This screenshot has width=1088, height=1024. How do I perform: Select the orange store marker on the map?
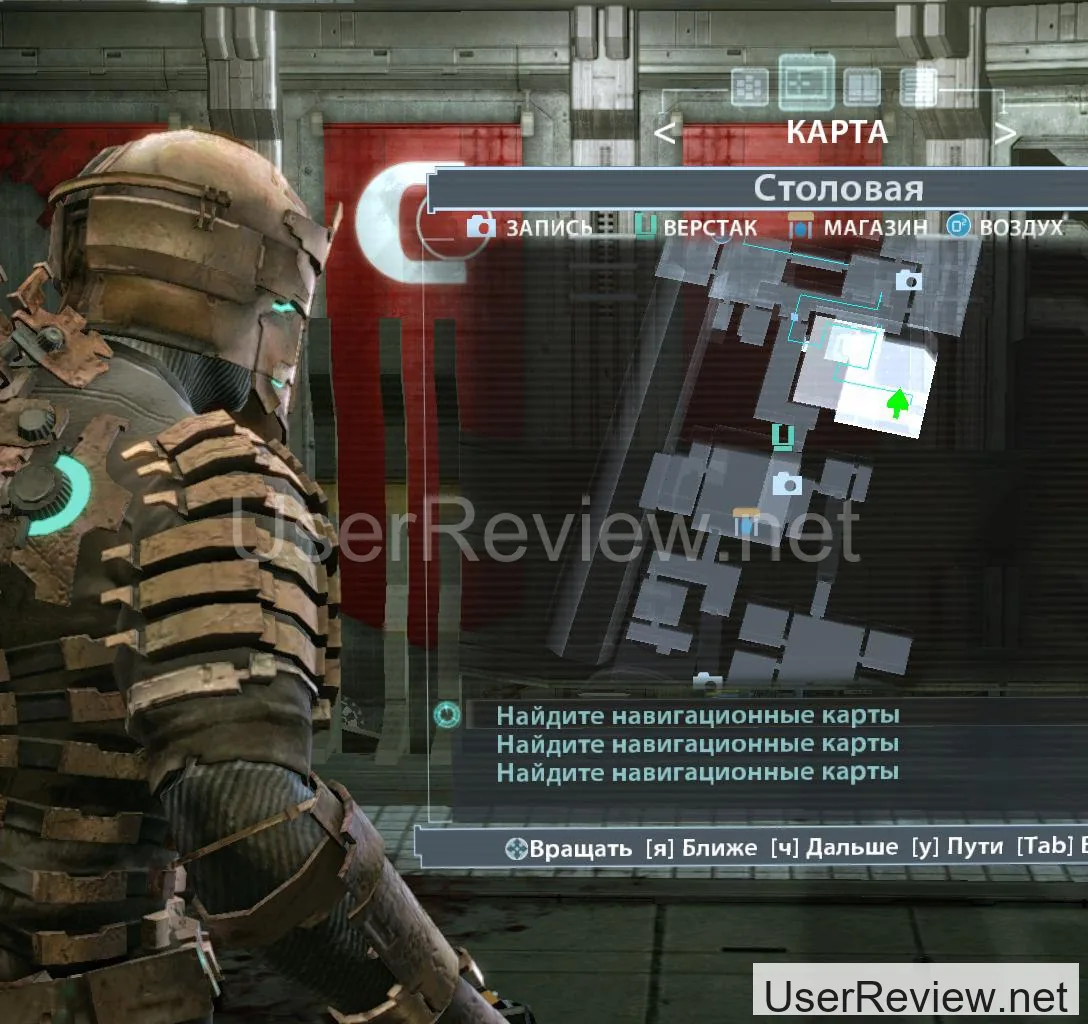(x=745, y=521)
